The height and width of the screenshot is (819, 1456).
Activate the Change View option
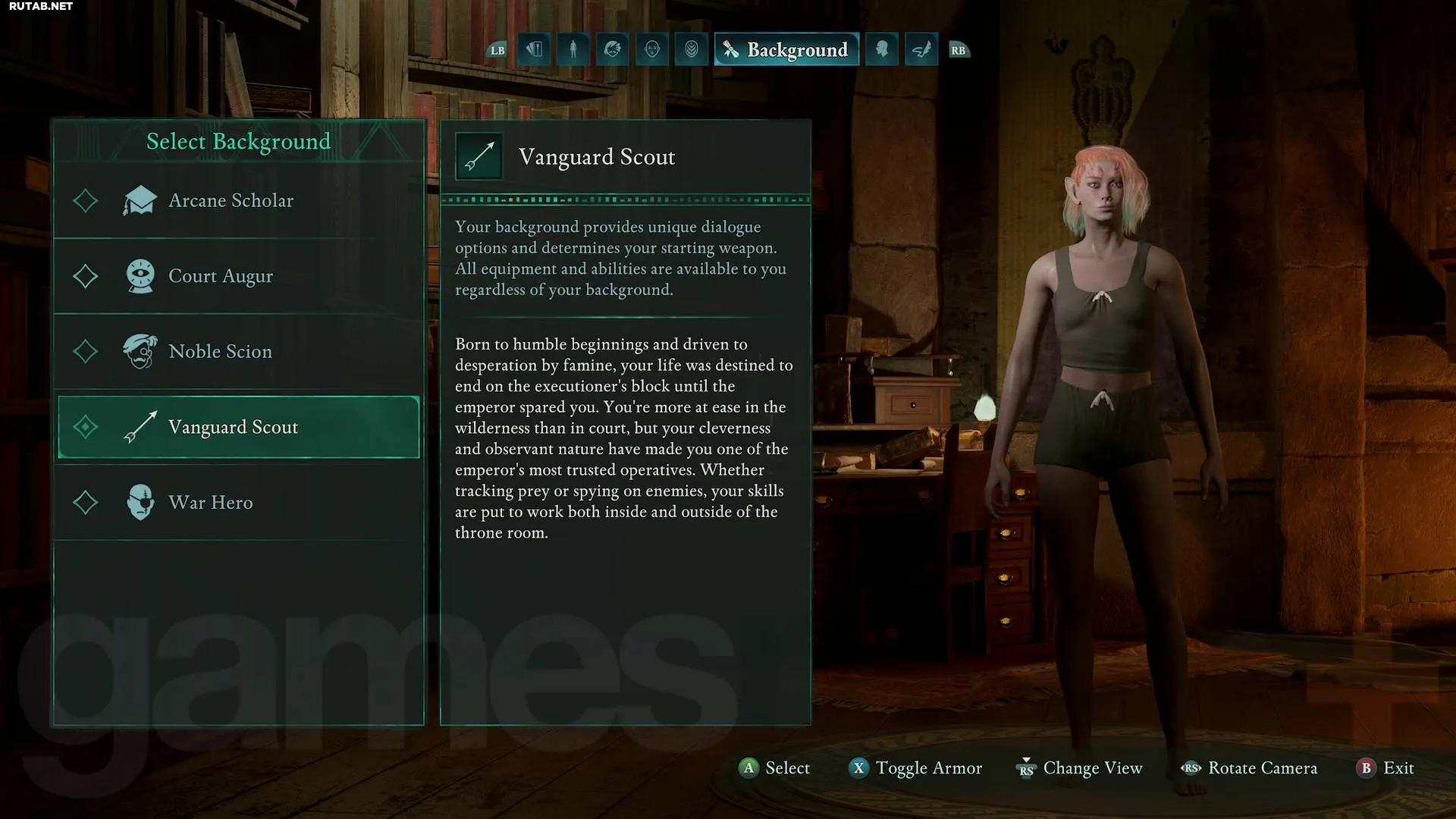1079,768
